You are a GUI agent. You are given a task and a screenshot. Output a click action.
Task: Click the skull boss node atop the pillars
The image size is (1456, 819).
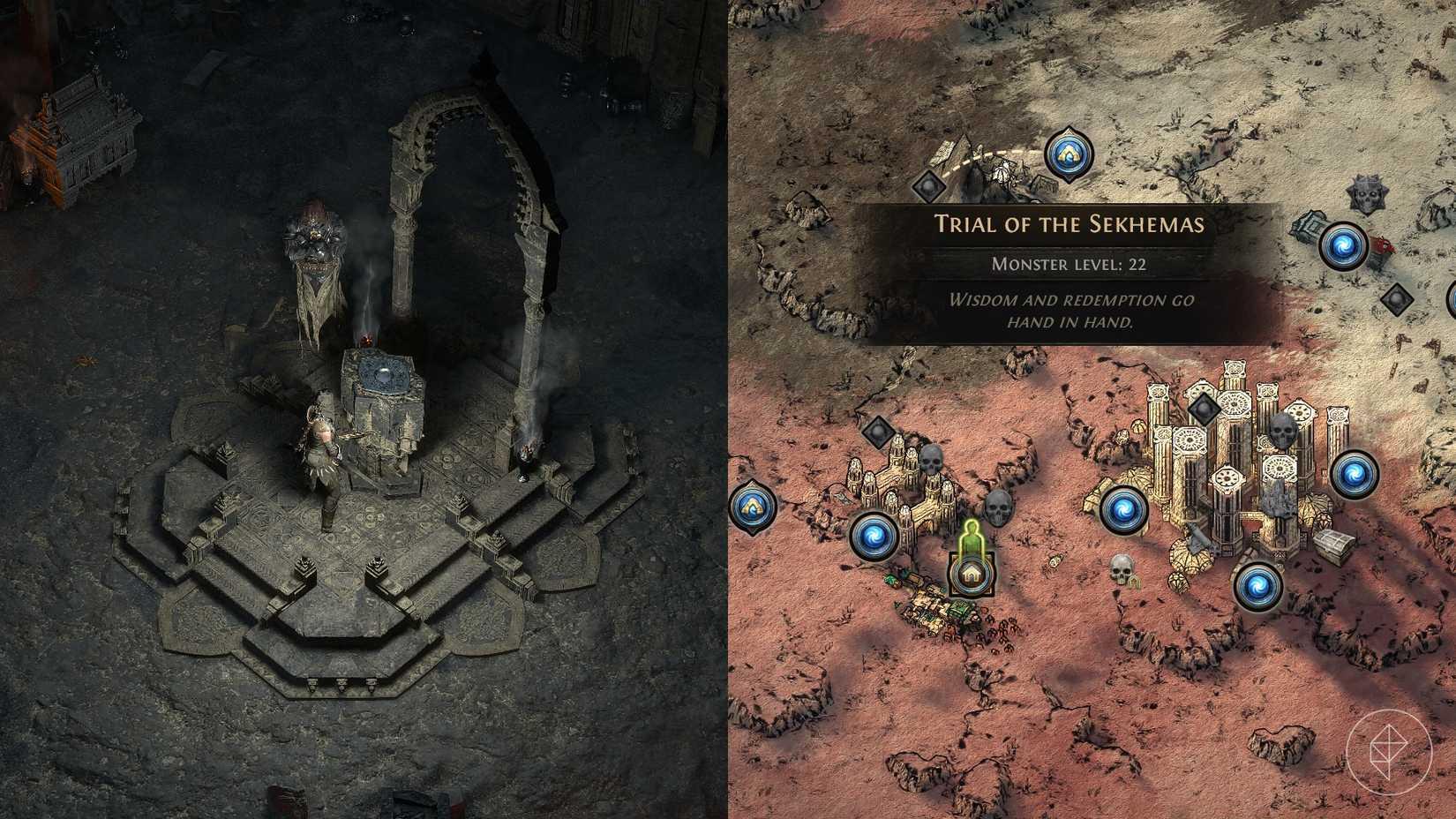1284,432
